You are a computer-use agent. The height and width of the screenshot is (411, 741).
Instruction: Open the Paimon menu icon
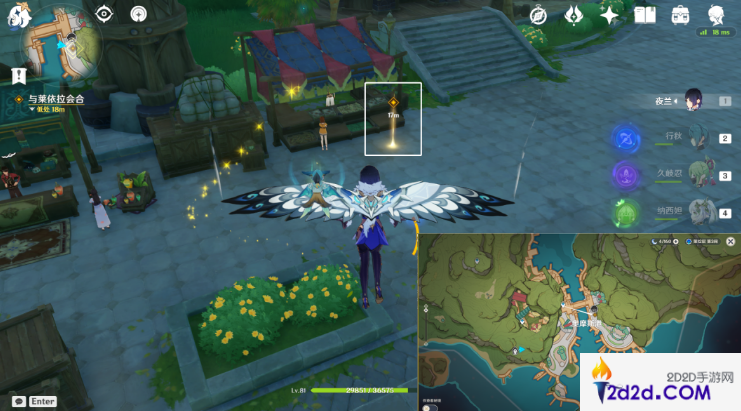pyautogui.click(x=21, y=18)
